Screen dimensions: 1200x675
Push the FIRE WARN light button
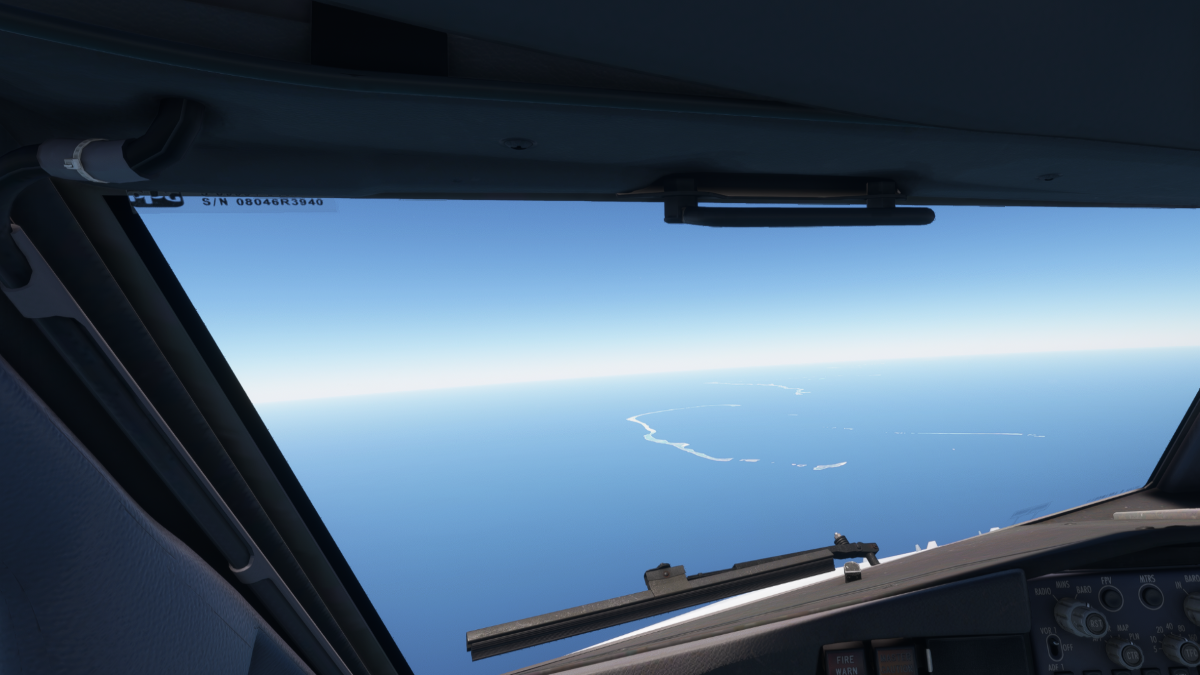click(x=843, y=661)
